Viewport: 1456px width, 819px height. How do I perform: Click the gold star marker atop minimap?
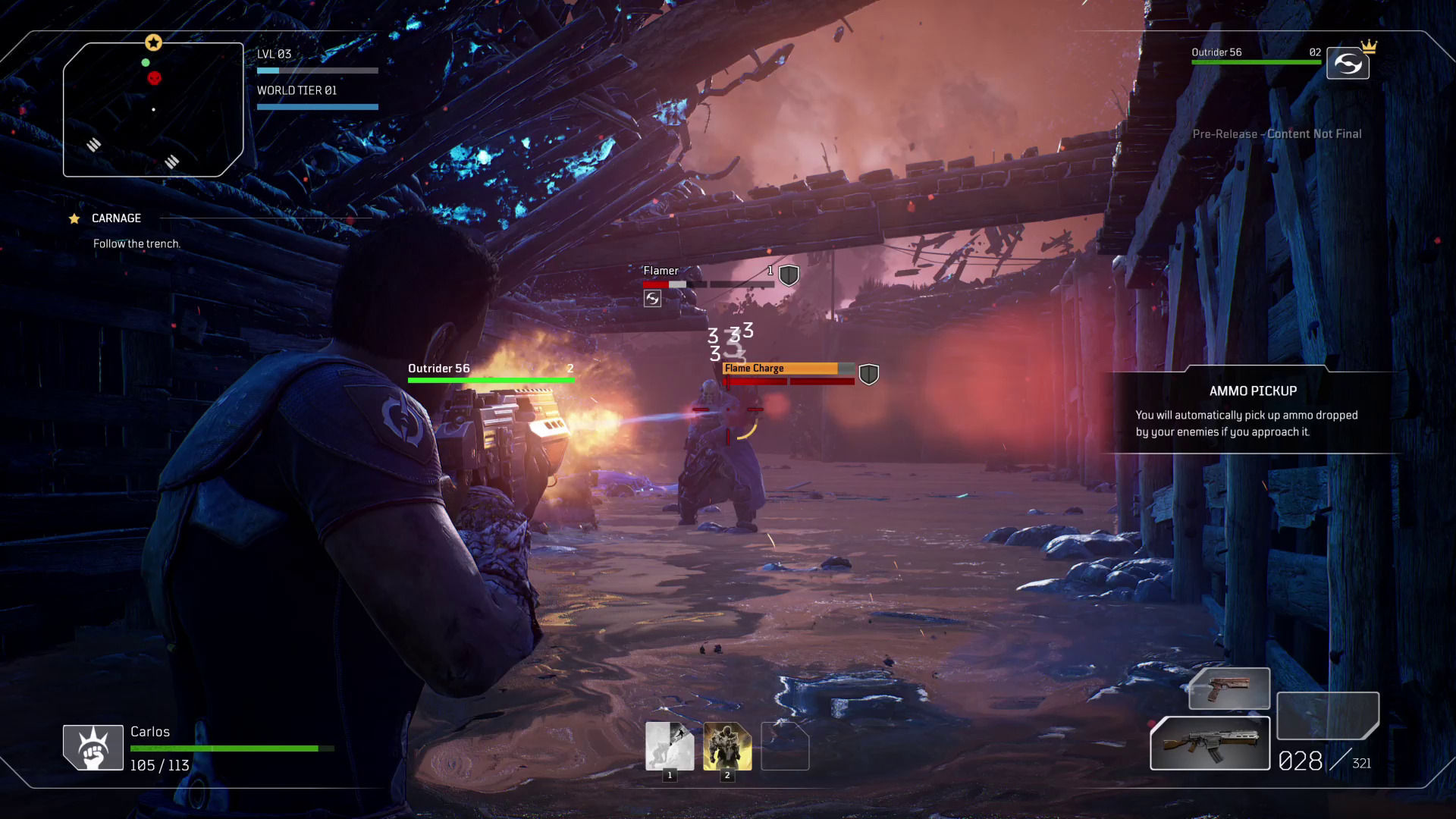[153, 42]
